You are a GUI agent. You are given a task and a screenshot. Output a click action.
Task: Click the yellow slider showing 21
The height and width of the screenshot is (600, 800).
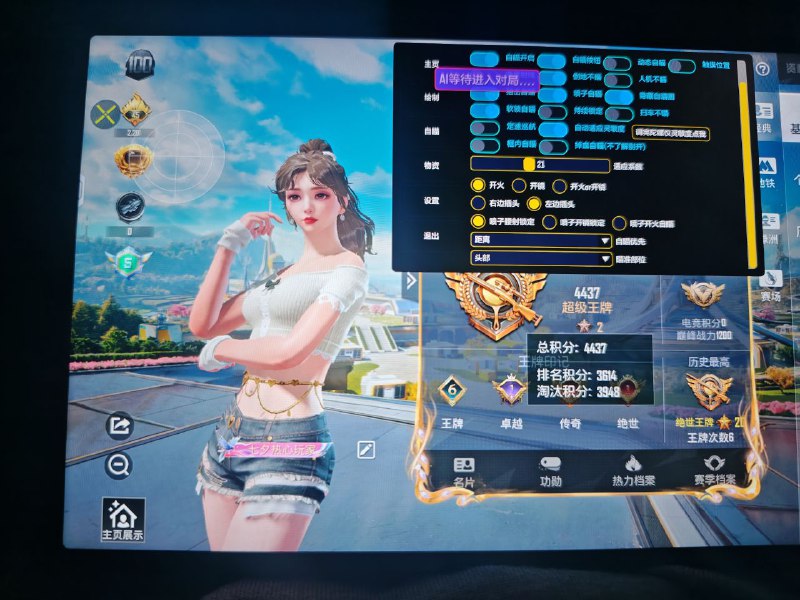[530, 165]
